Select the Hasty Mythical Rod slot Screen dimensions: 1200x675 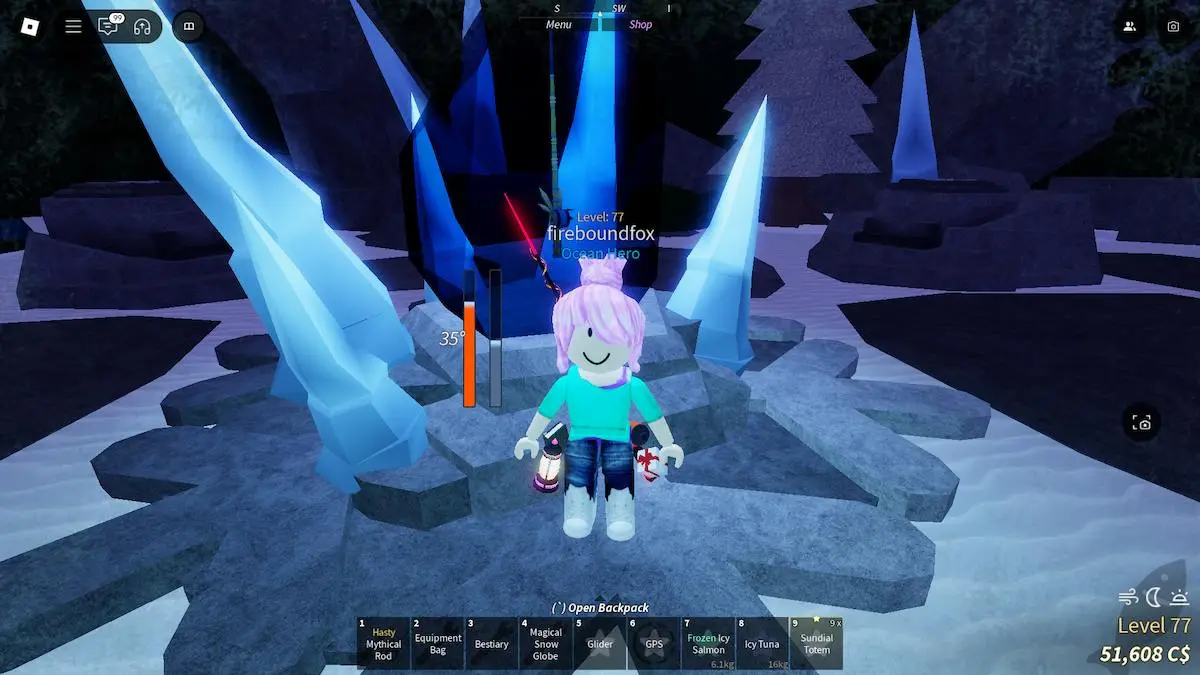(383, 643)
